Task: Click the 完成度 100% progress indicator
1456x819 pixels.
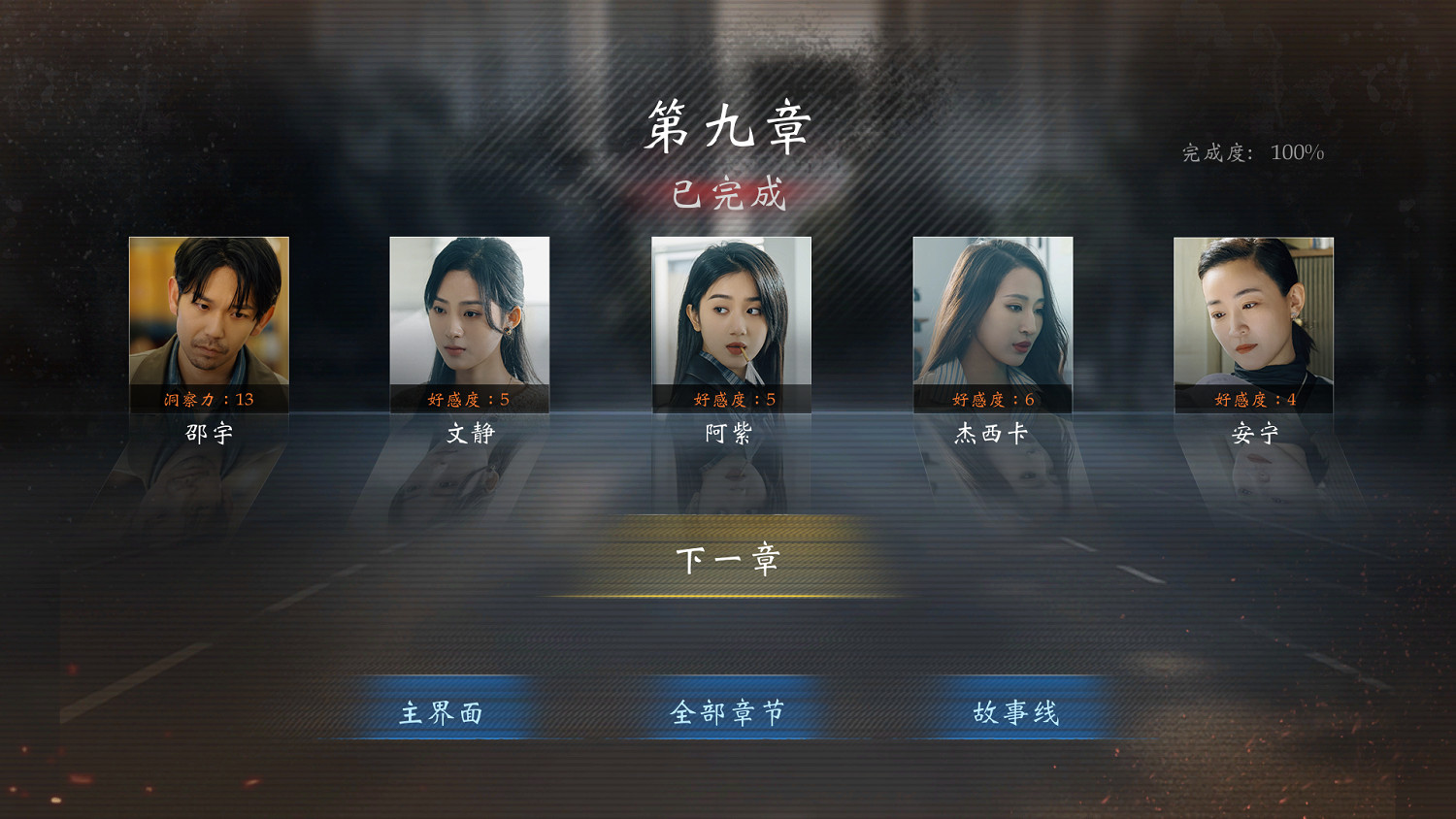Action: pyautogui.click(x=1251, y=150)
